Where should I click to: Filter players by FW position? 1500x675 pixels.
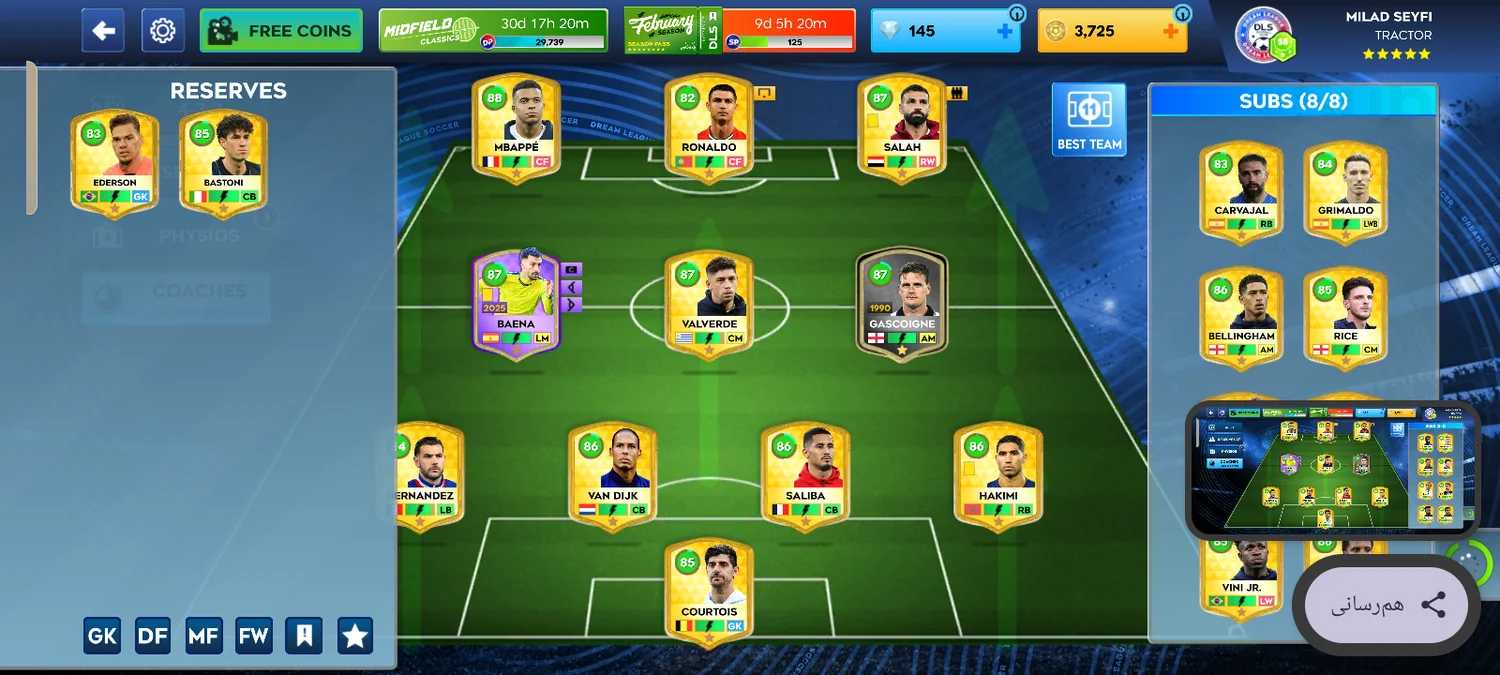pos(254,635)
